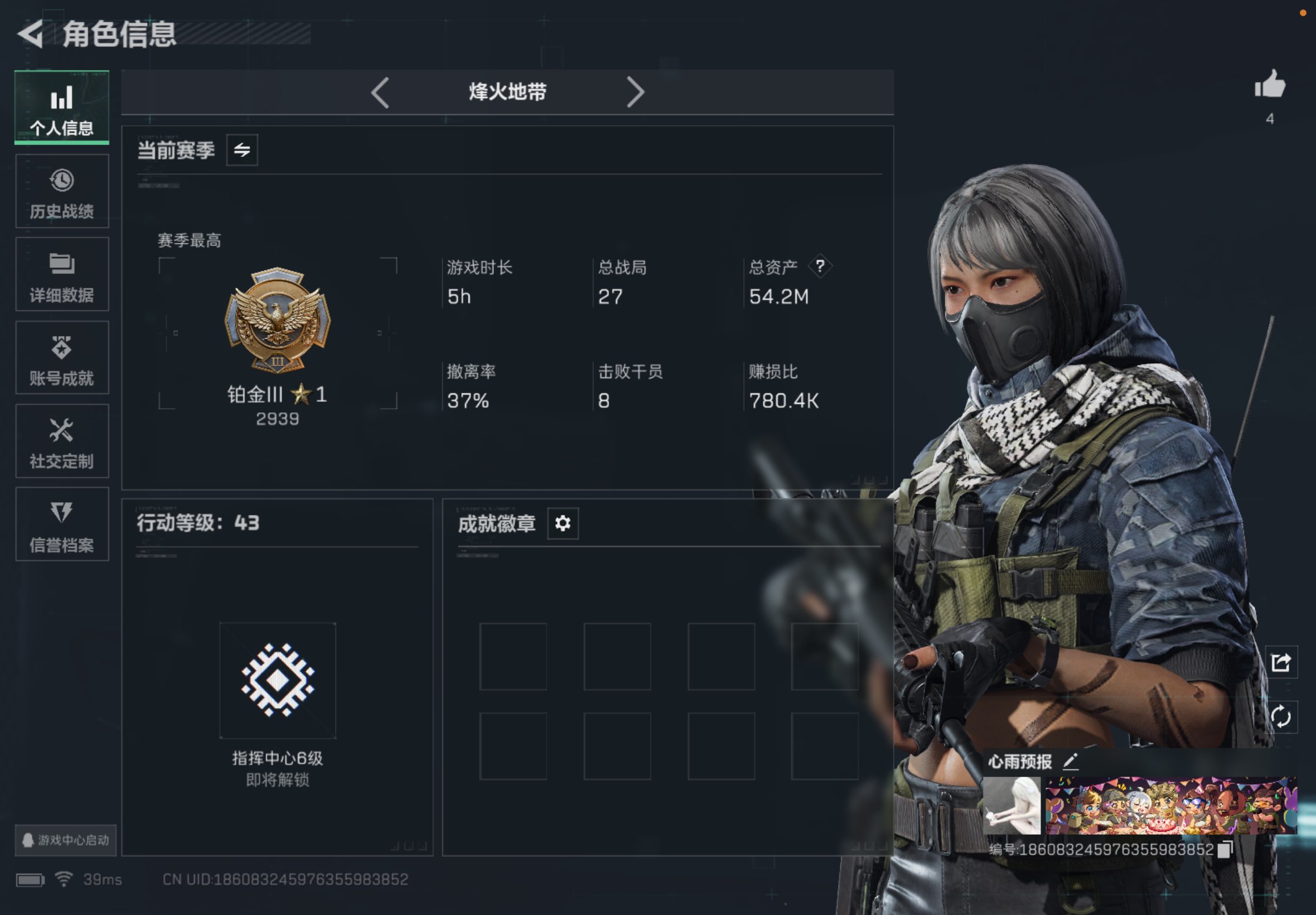Viewport: 1316px width, 915px height.
Task: Open the 社交定制 customization panel
Action: coord(61,441)
